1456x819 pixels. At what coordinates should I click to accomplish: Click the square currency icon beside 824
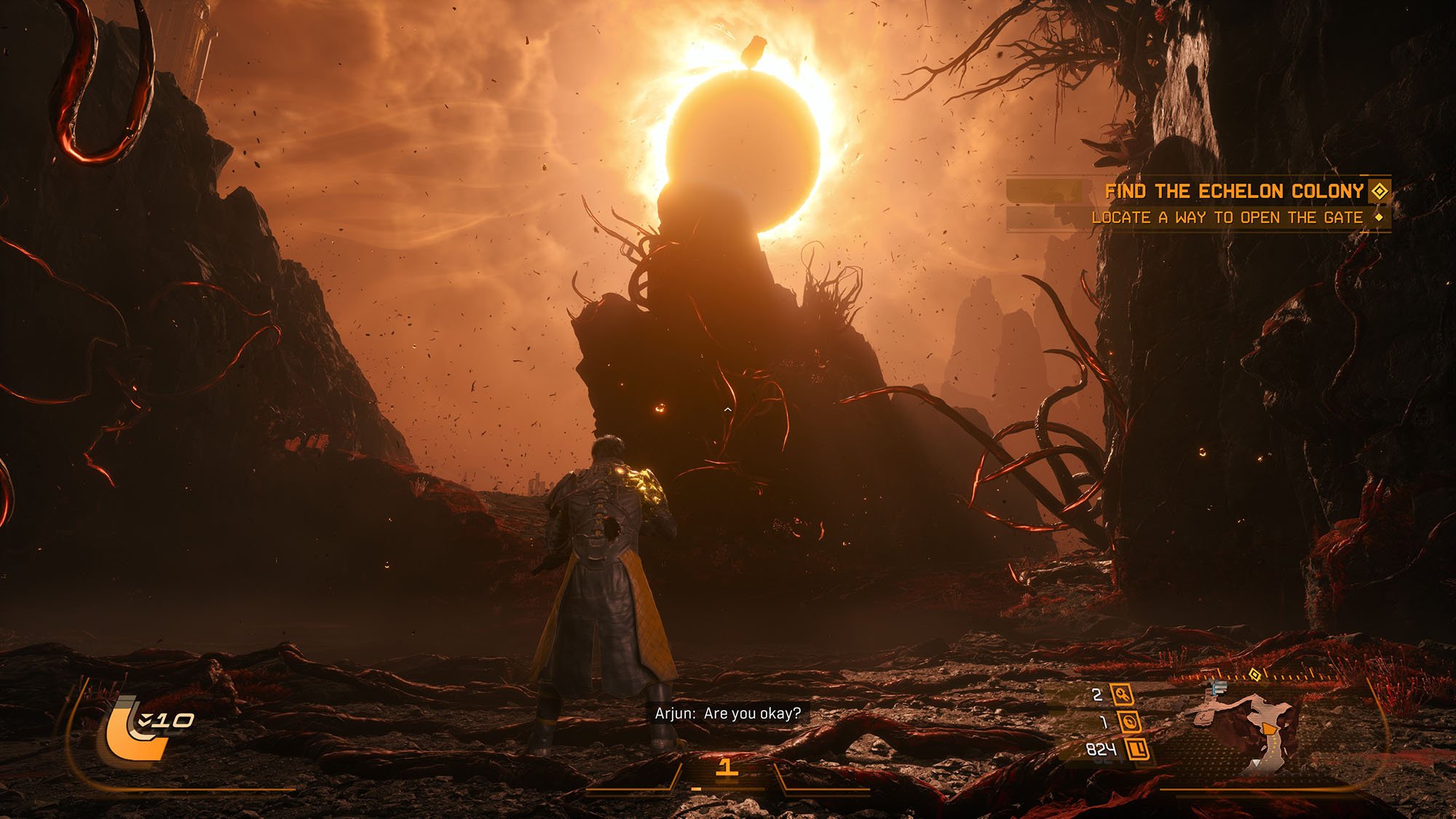coord(1138,748)
